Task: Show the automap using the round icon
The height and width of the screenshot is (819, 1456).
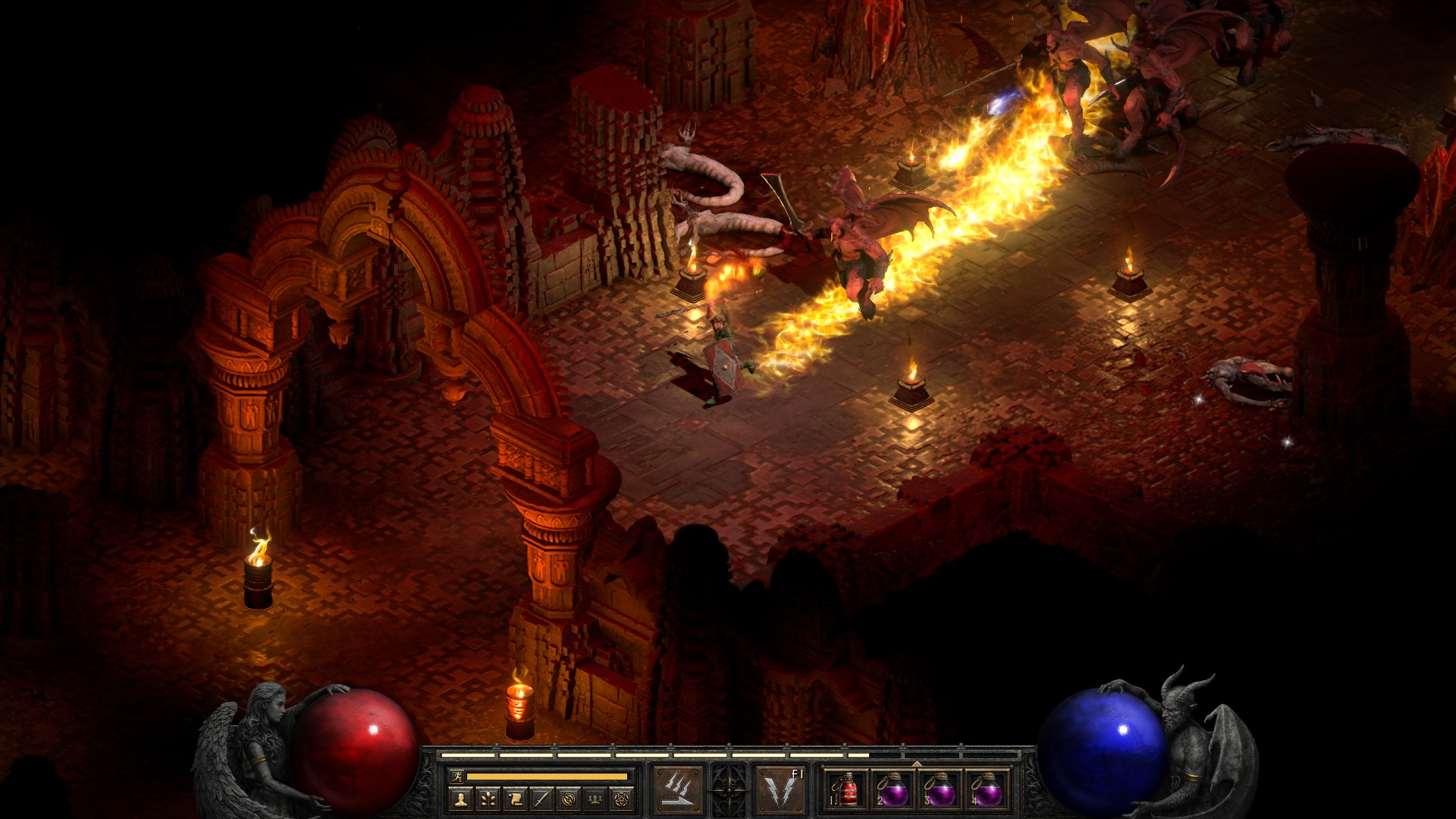Action: click(x=569, y=798)
